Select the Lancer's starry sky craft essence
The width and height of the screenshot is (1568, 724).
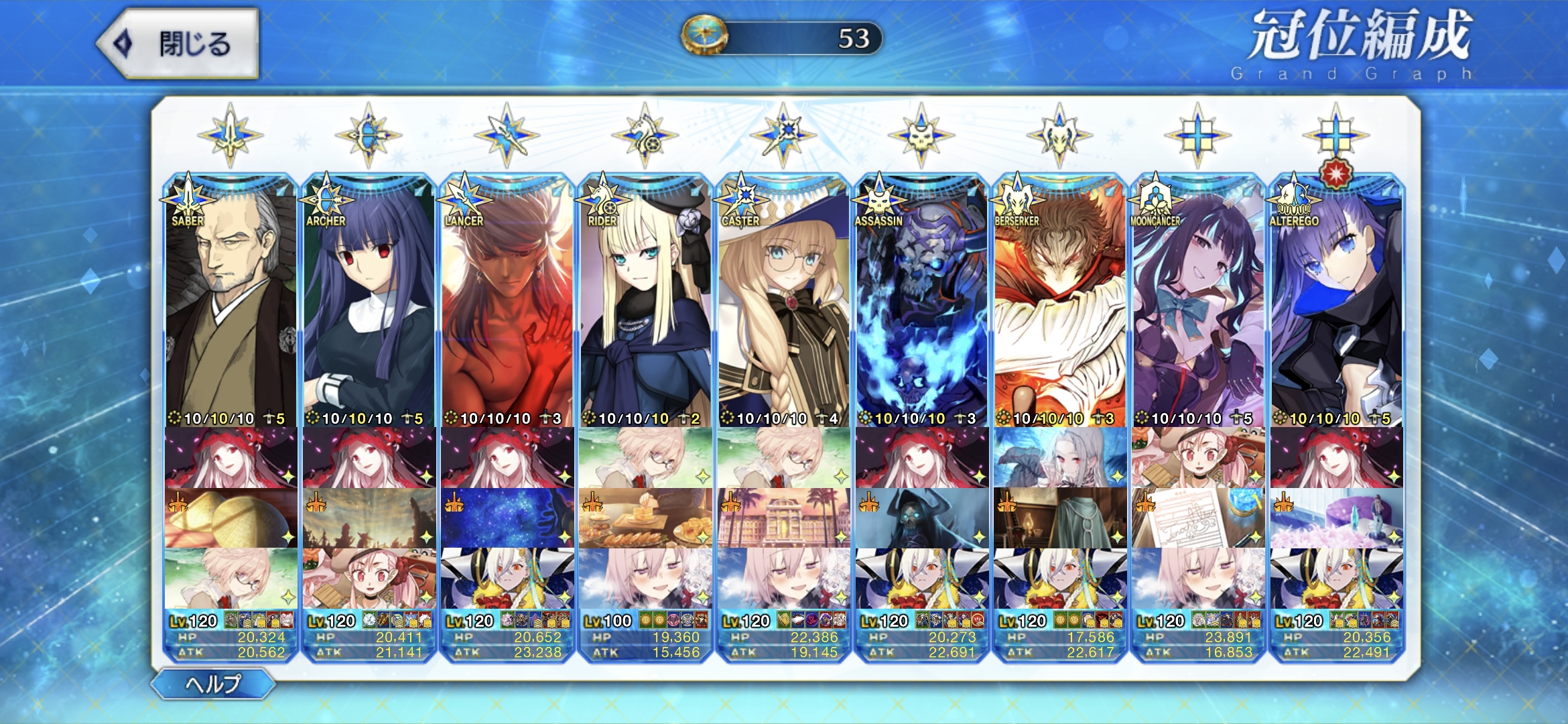pos(507,518)
